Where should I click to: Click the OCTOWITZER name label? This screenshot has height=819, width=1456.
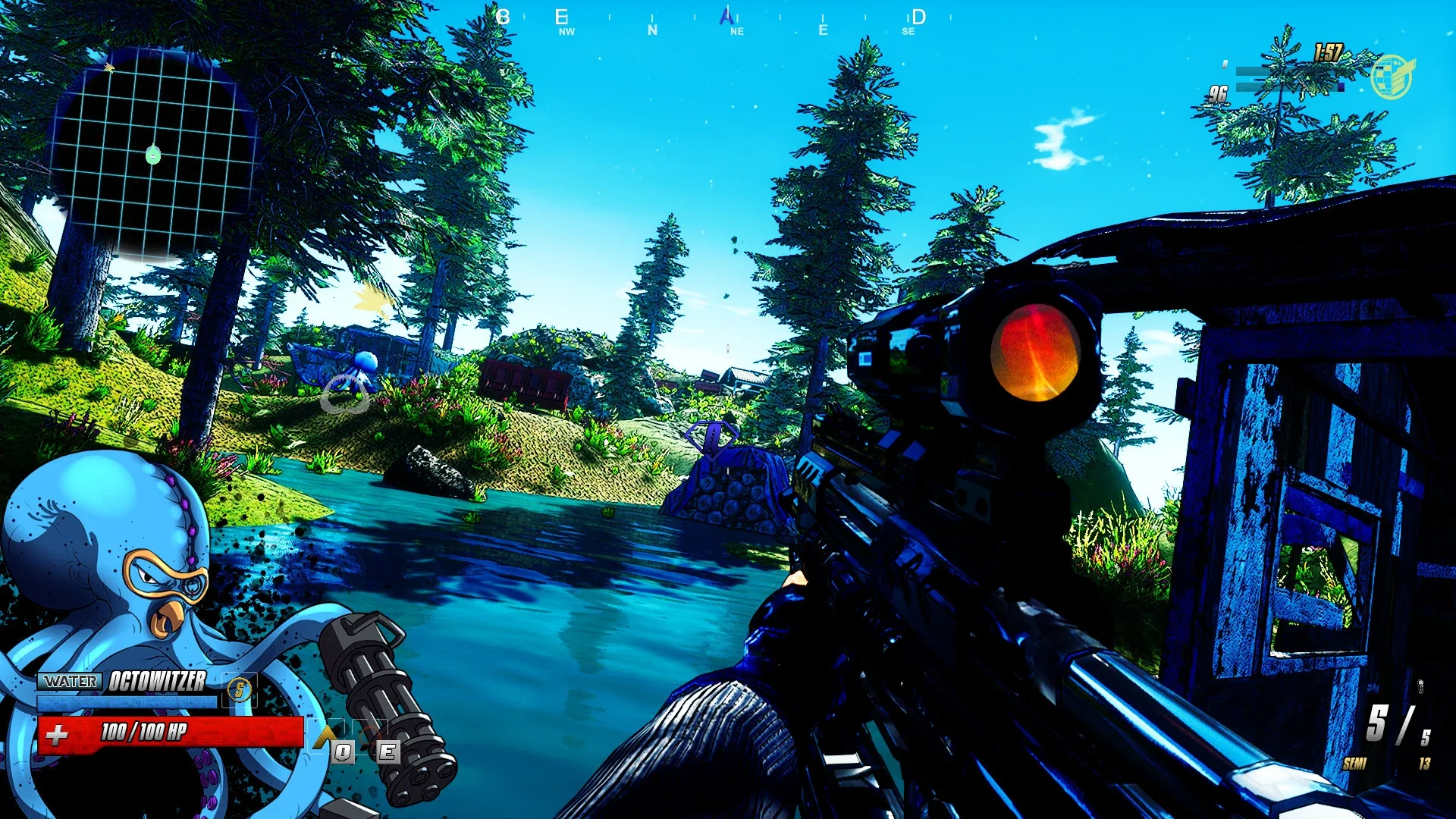click(158, 682)
